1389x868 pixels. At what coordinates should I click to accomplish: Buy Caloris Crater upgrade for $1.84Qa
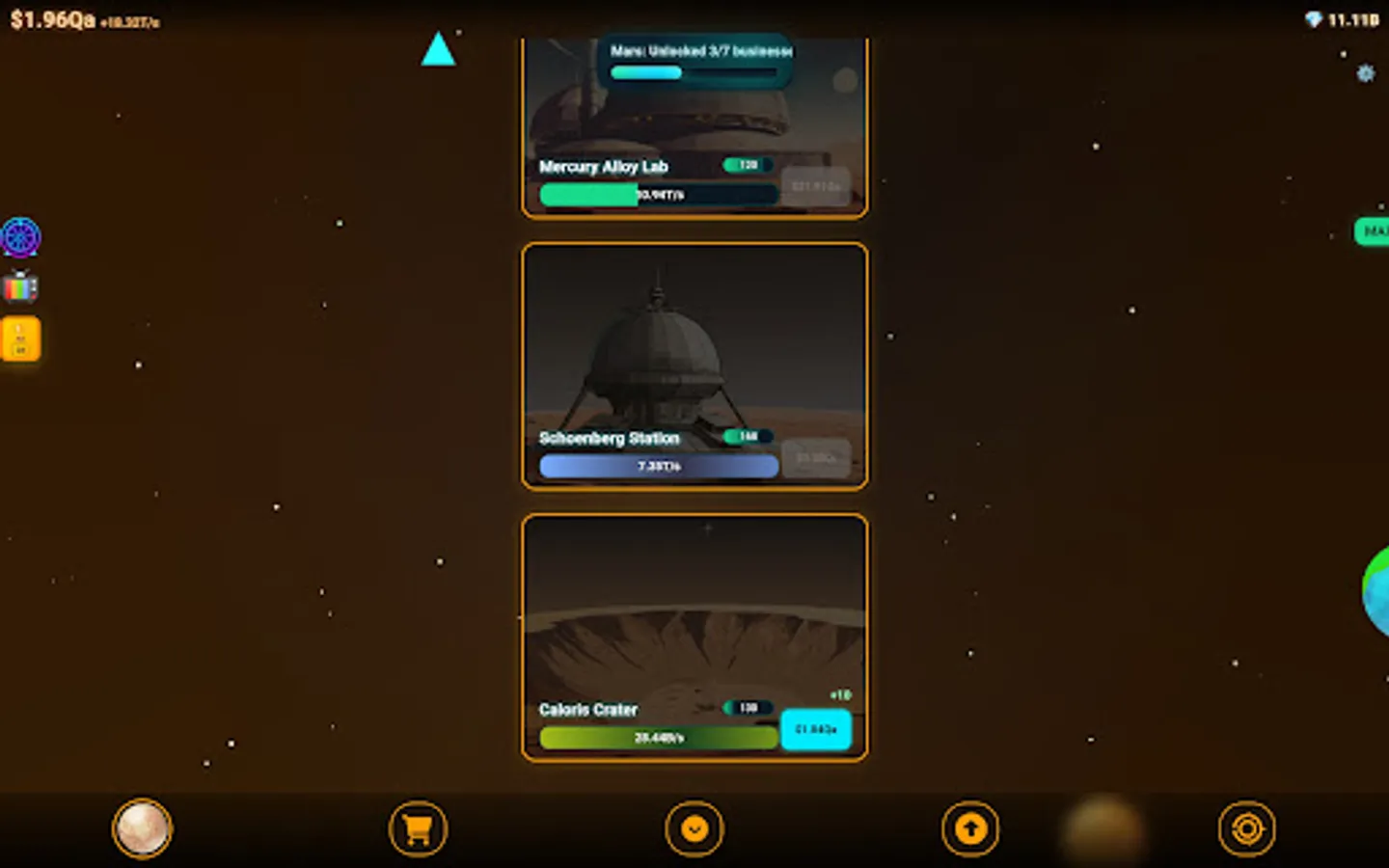click(816, 730)
